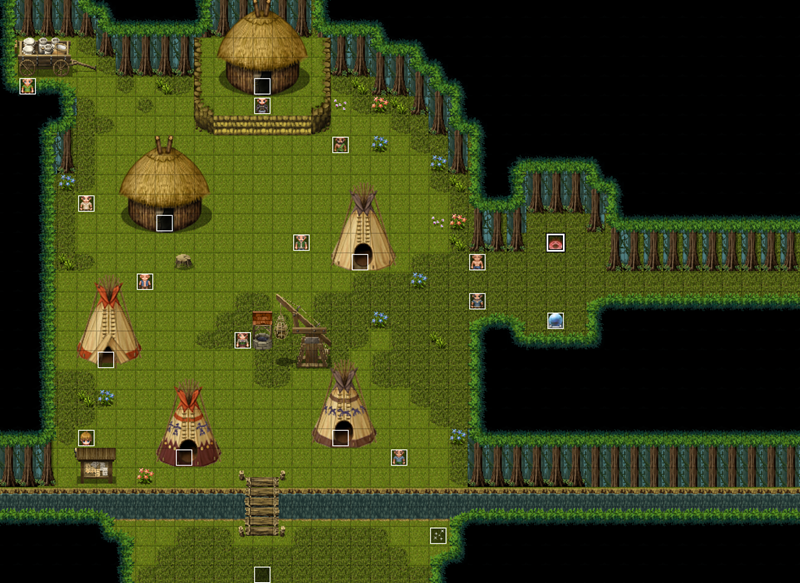This screenshot has width=800, height=583.
Task: Select the sparkle event marker south of the river
Action: tap(438, 535)
